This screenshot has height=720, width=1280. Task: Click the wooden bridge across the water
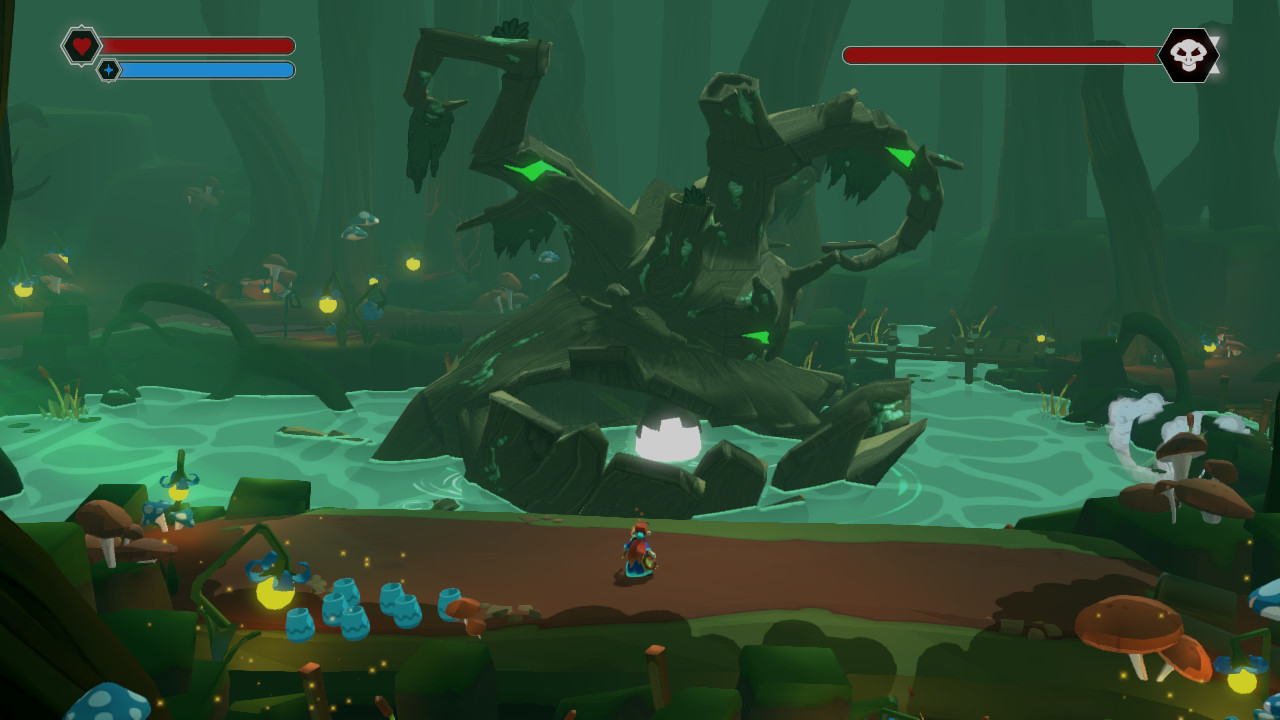(x=915, y=352)
